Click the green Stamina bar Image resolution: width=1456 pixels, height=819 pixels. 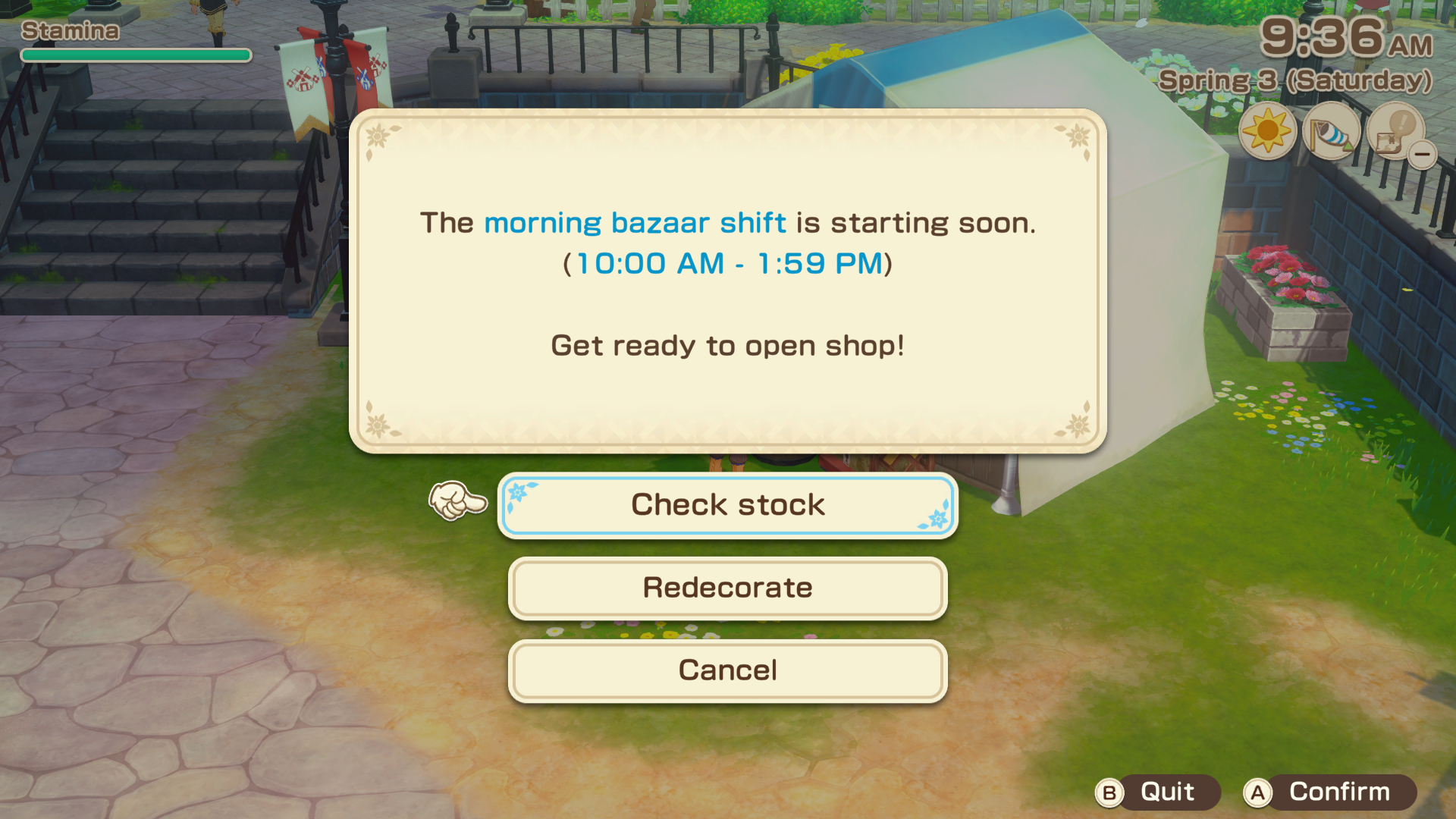[x=135, y=55]
